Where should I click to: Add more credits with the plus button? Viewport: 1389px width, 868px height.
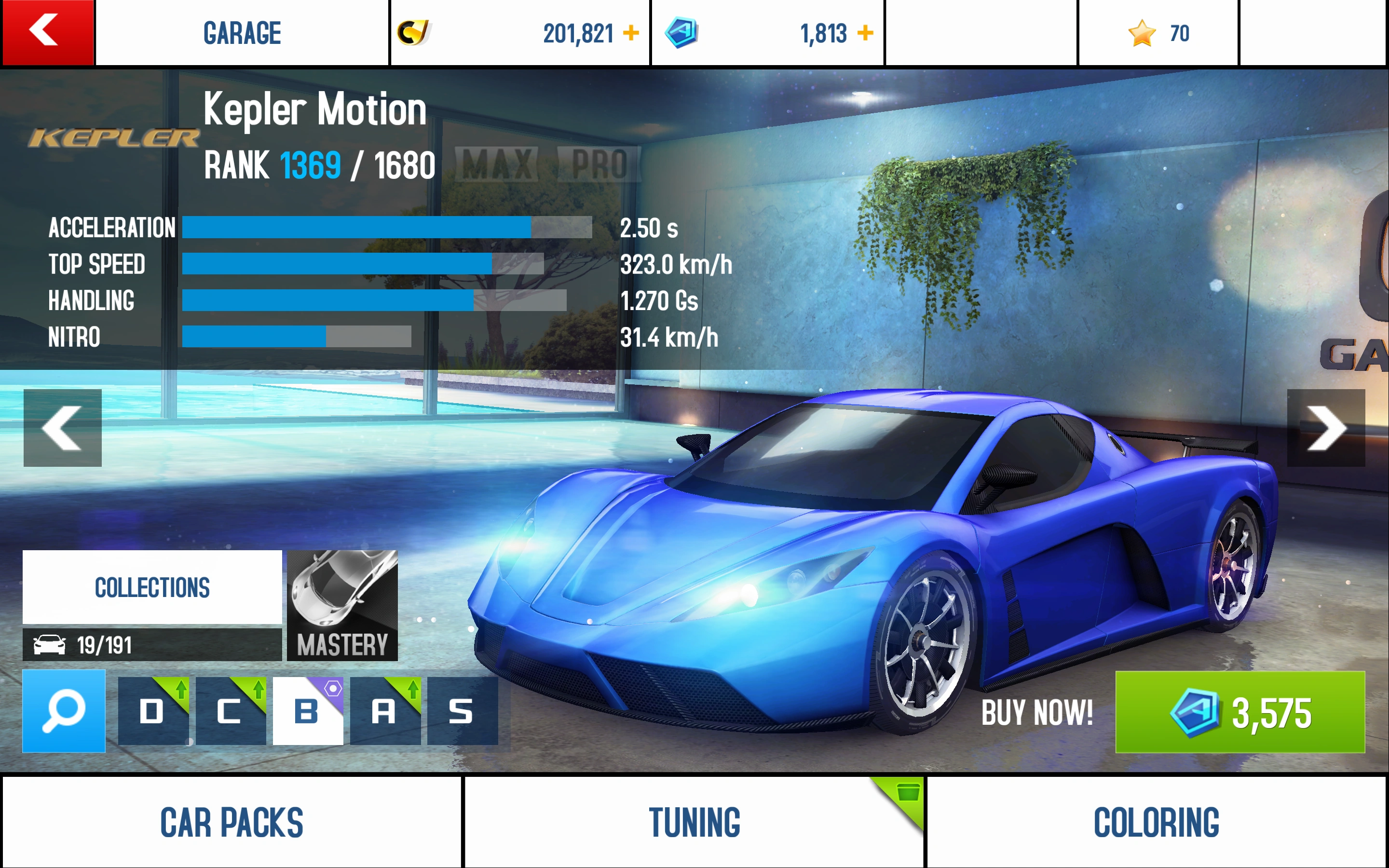pos(631,33)
